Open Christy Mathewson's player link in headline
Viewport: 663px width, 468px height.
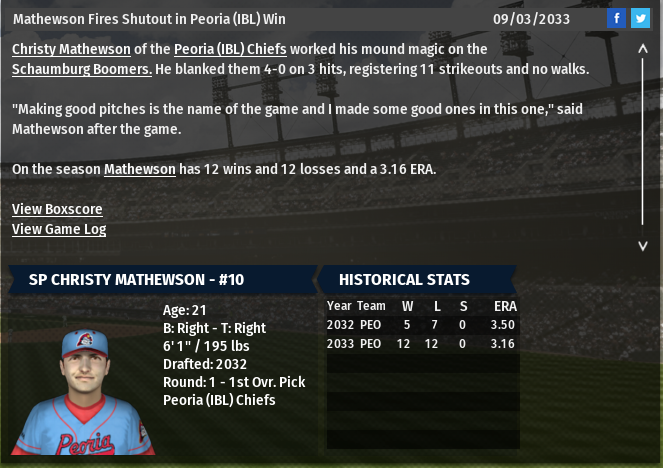[x=71, y=49]
